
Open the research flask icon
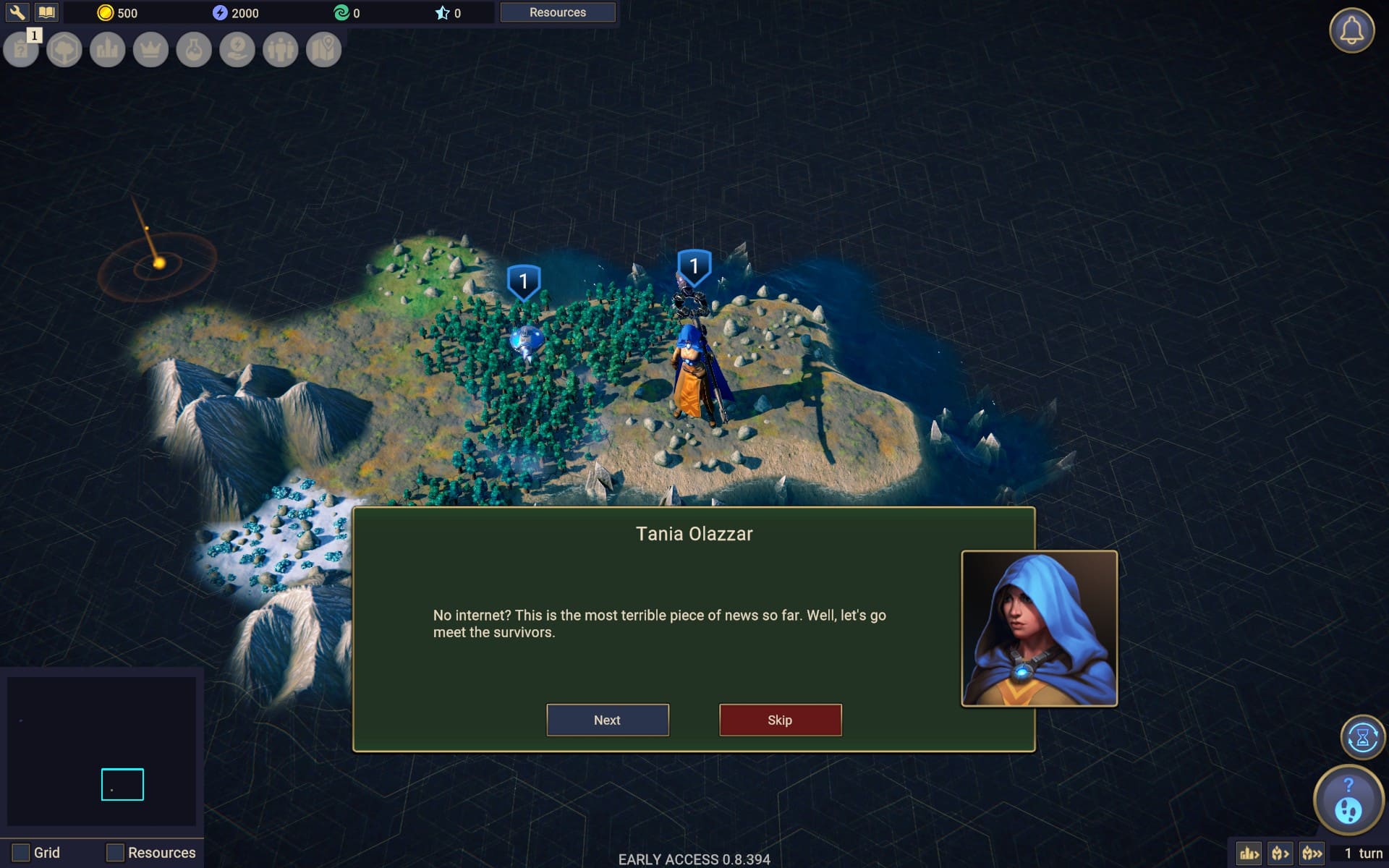pyautogui.click(x=194, y=50)
